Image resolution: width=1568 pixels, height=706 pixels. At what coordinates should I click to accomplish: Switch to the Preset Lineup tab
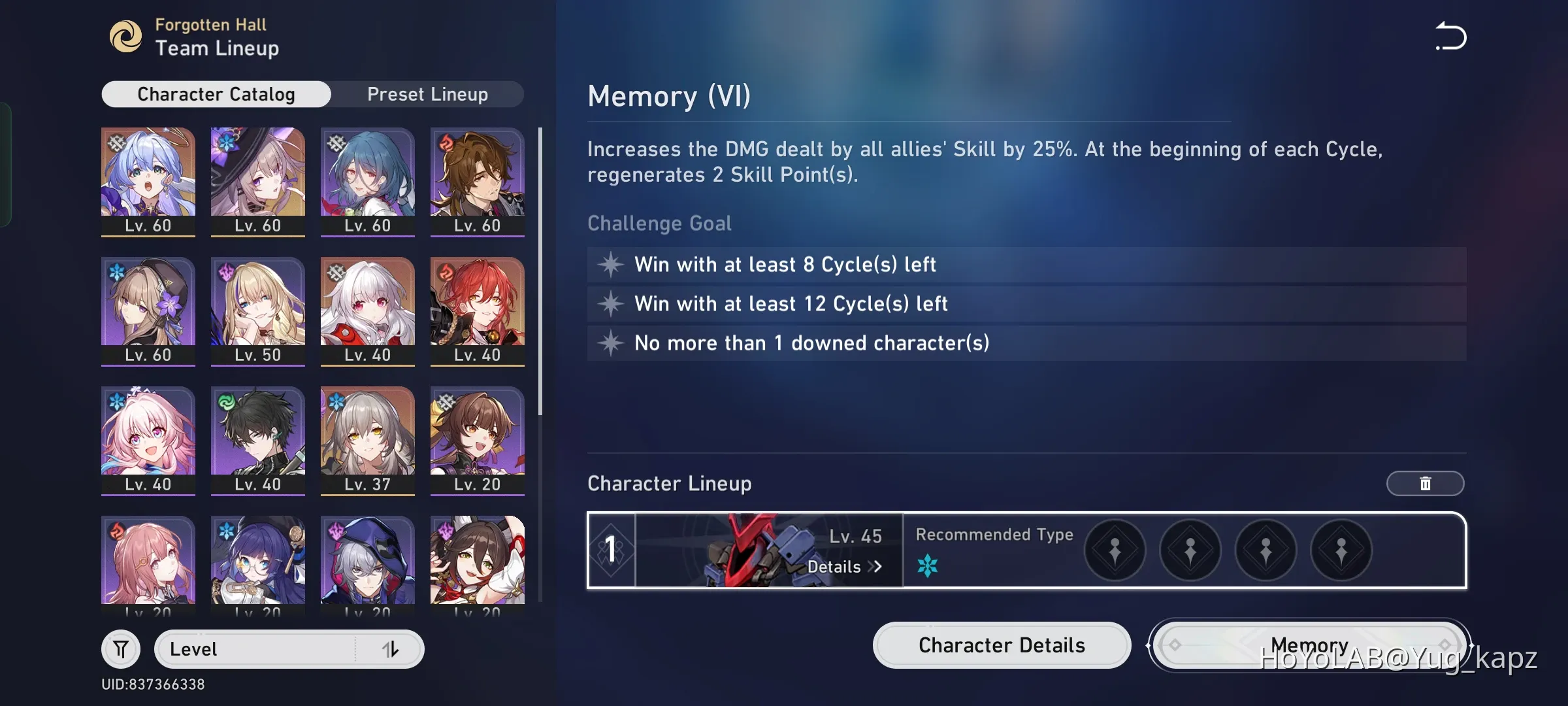(428, 93)
